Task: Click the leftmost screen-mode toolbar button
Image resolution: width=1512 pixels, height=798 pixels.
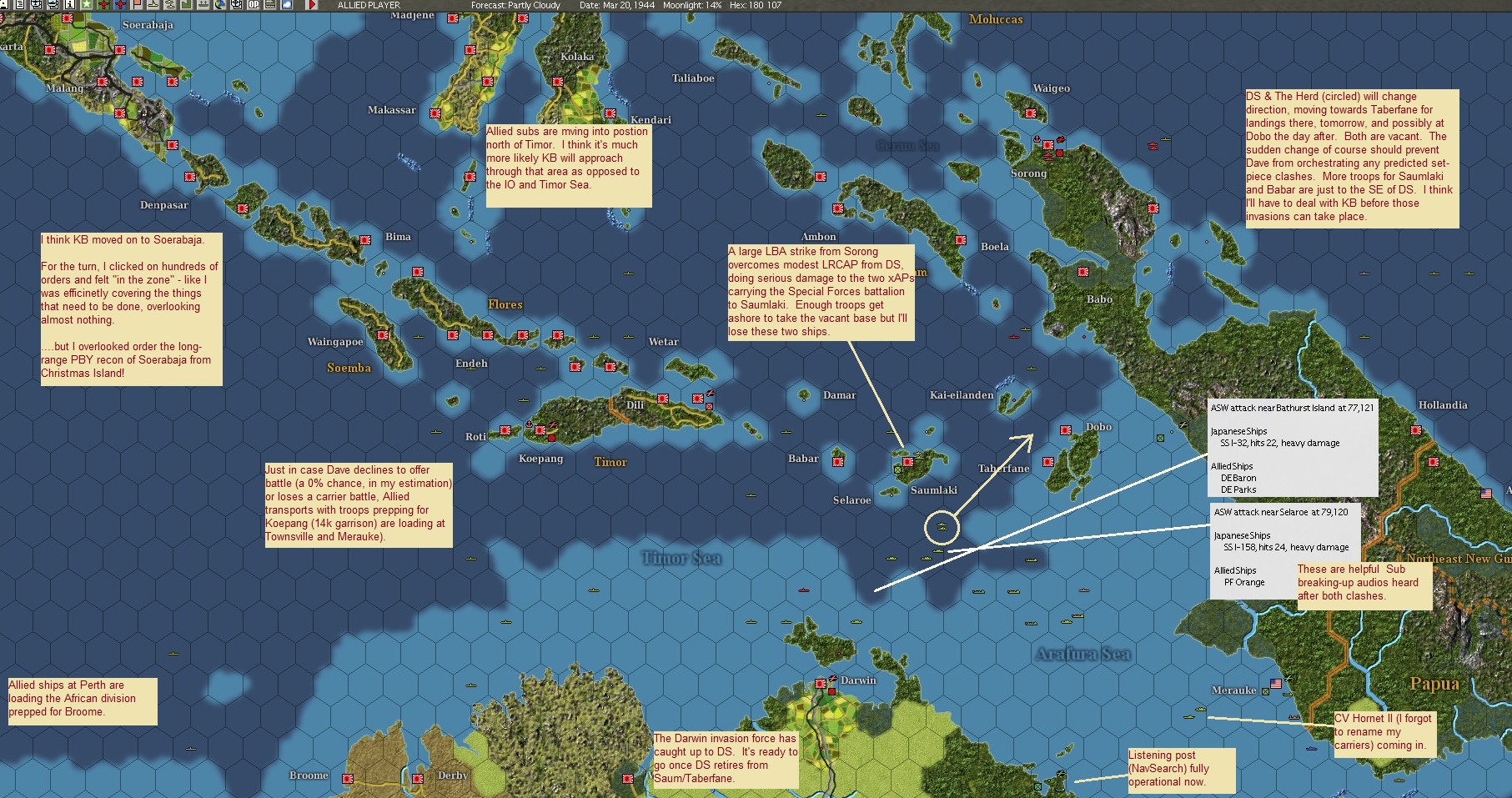Action: (5, 5)
